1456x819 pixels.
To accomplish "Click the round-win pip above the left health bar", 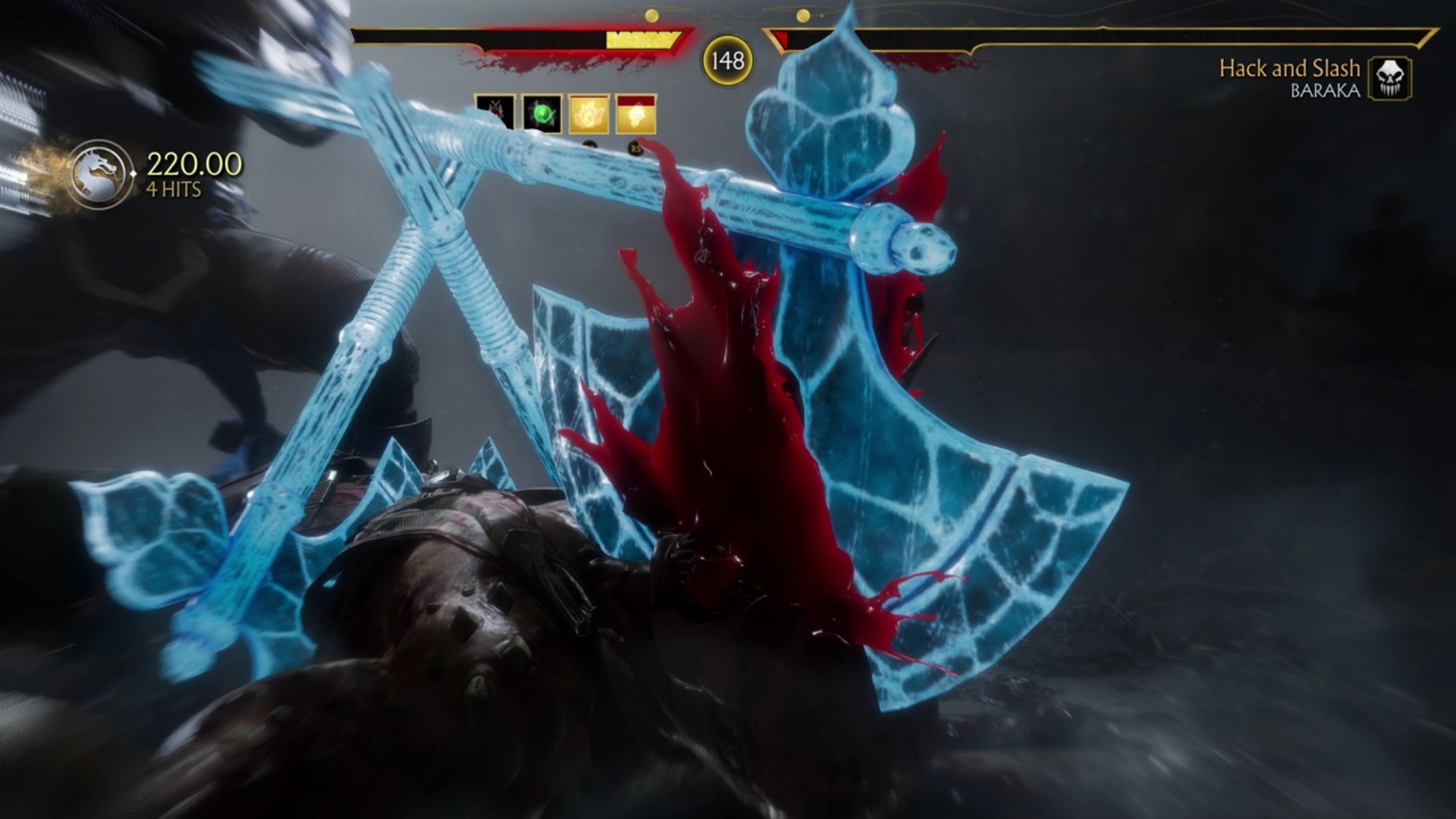I will tap(651, 14).
